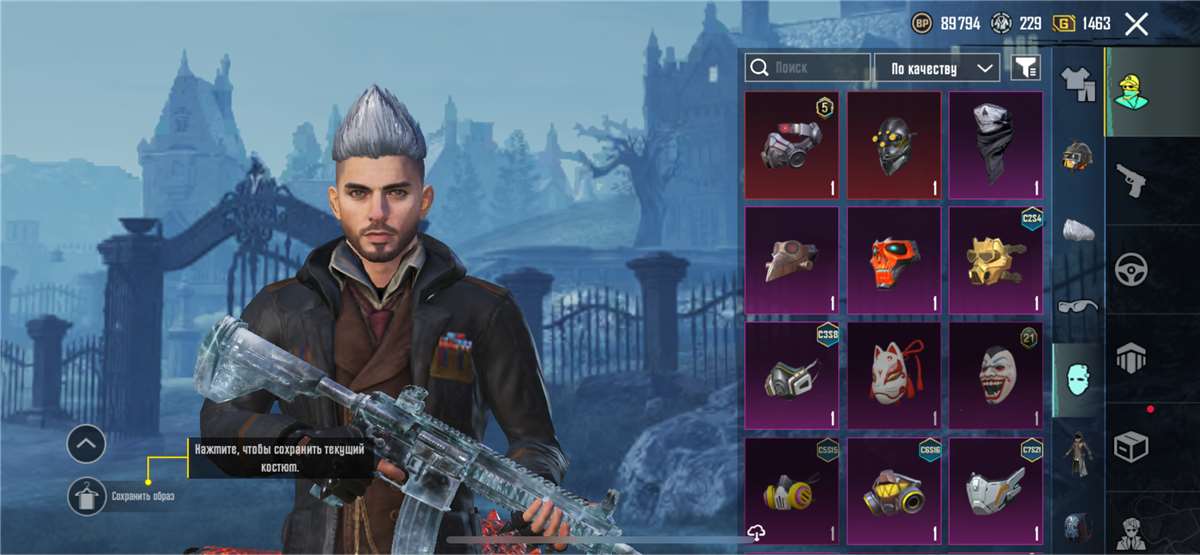Select the plague doctor beak mask
The width and height of the screenshot is (1200, 555).
point(792,260)
